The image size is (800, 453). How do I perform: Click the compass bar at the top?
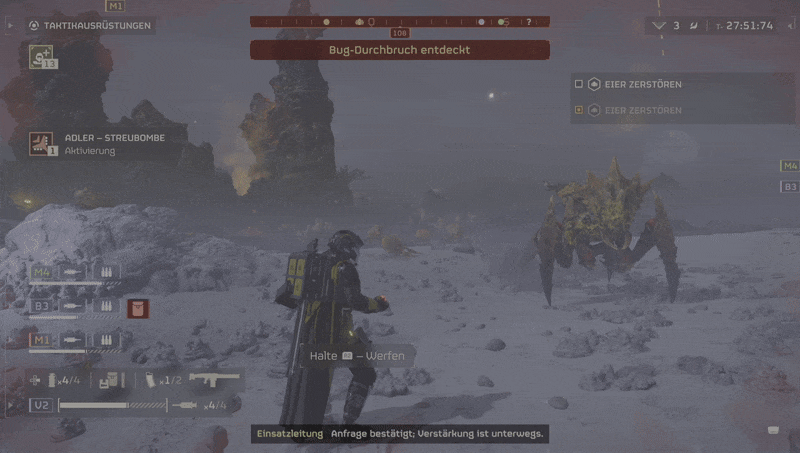tap(400, 21)
